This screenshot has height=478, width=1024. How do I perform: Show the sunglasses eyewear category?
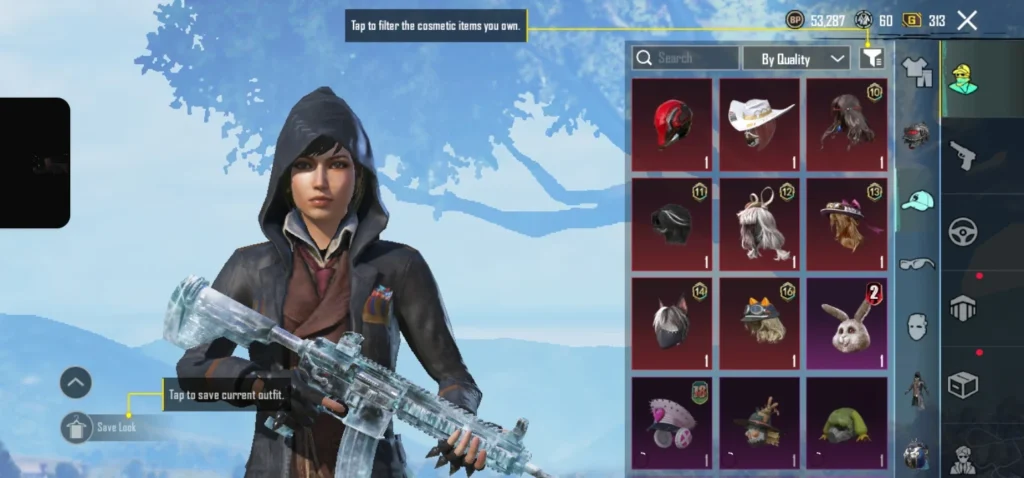coord(916,264)
